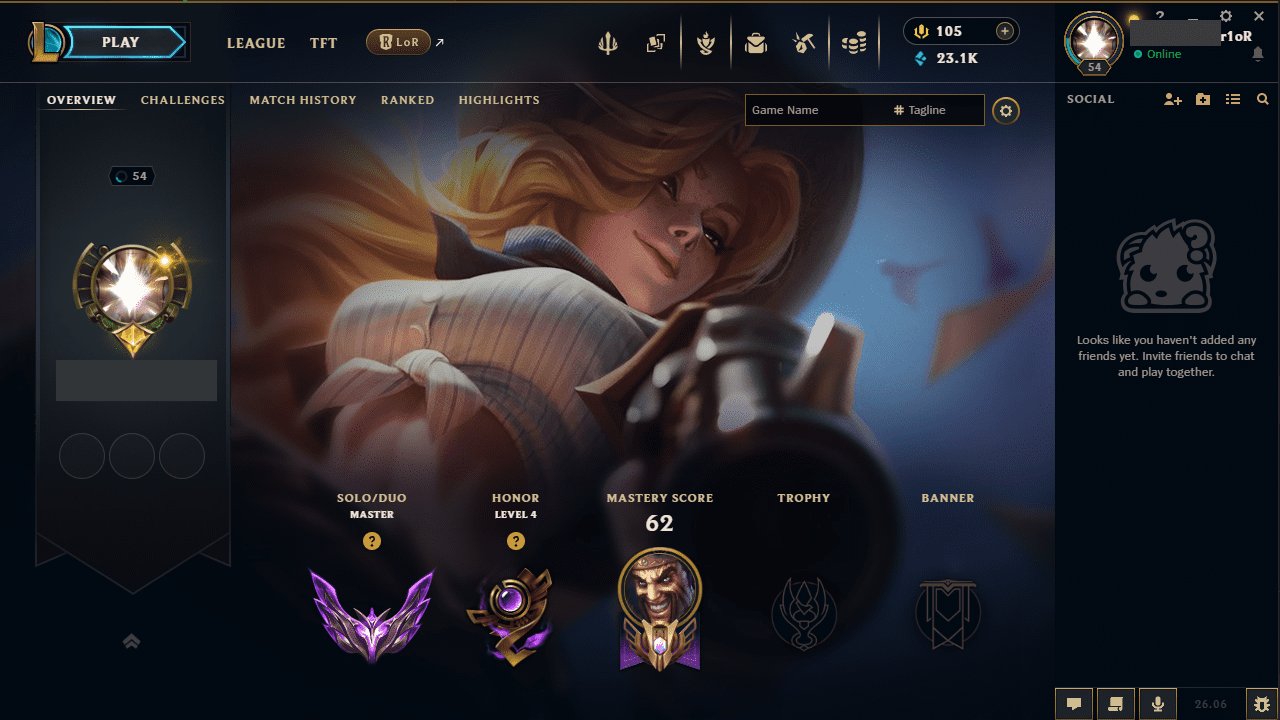Open the search options gear beside Tagline field
1280x720 pixels.
pos(1006,110)
